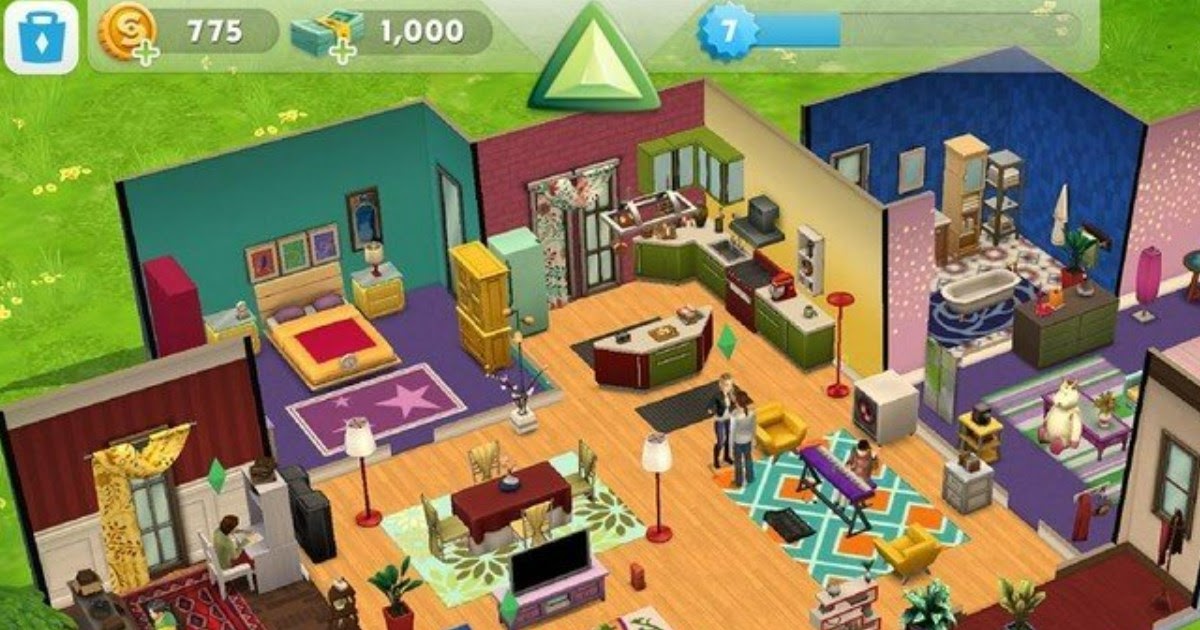Open the level 7 badge
Image resolution: width=1200 pixels, height=630 pixels.
(728, 31)
